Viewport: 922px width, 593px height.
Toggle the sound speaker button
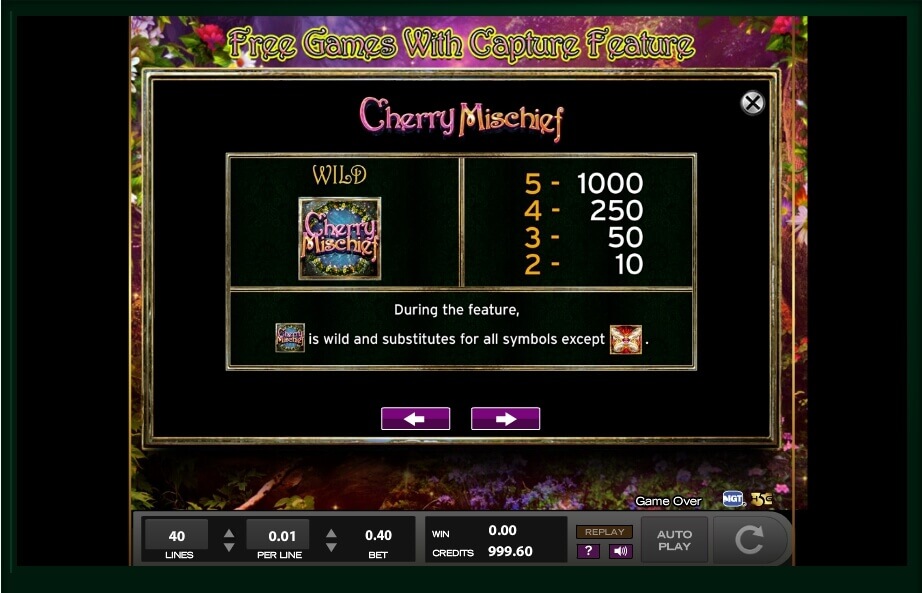pos(620,551)
